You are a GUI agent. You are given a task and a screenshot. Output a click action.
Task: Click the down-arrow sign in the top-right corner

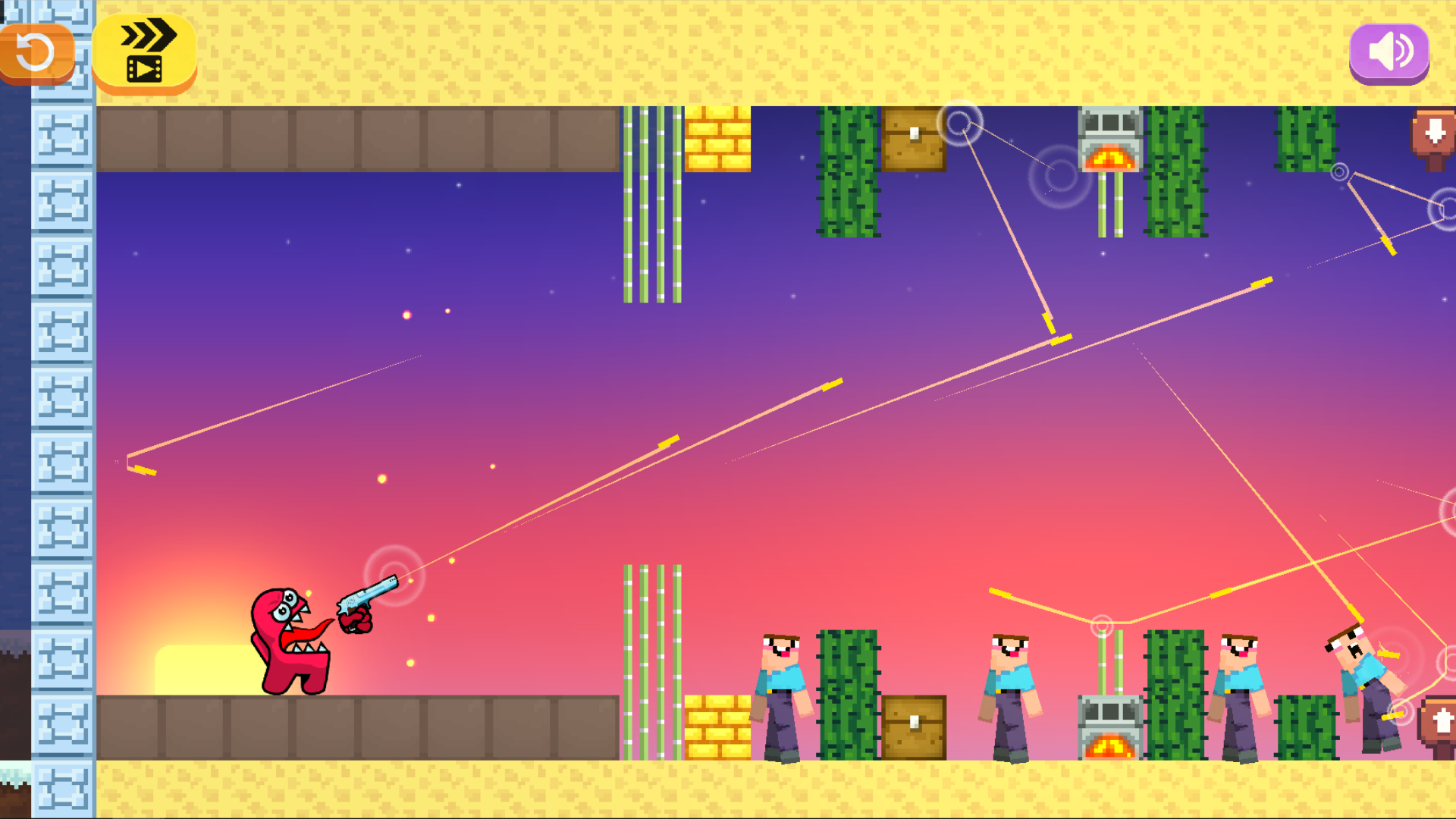(x=1433, y=136)
